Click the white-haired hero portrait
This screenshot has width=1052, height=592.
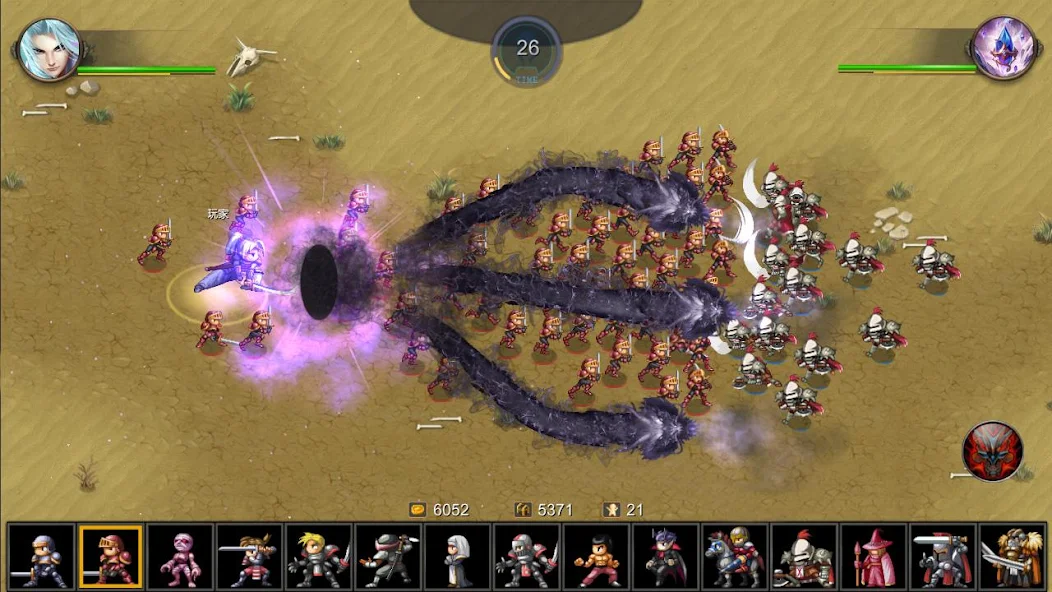point(48,50)
